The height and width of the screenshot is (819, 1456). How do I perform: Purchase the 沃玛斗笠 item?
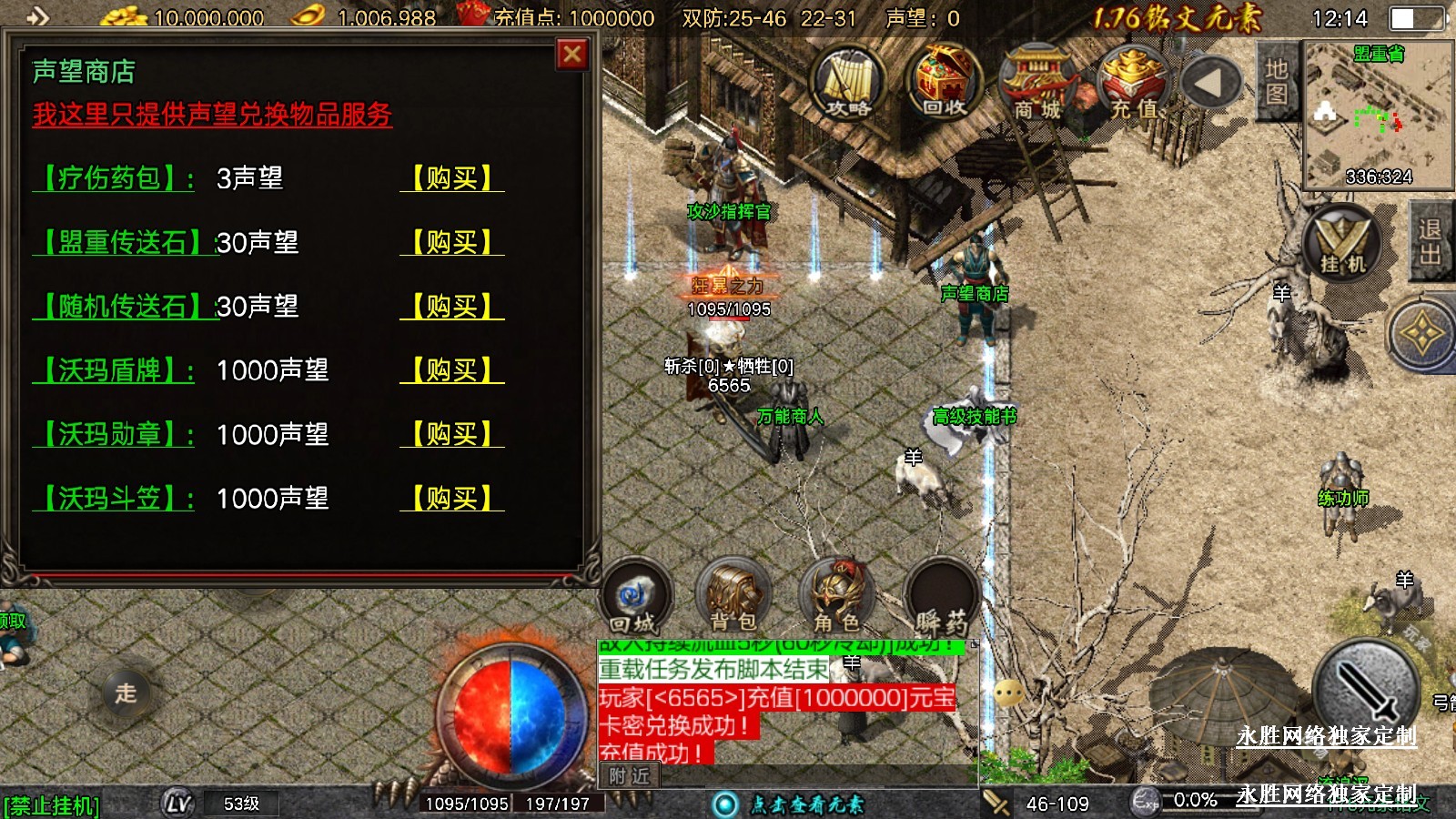[x=451, y=499]
